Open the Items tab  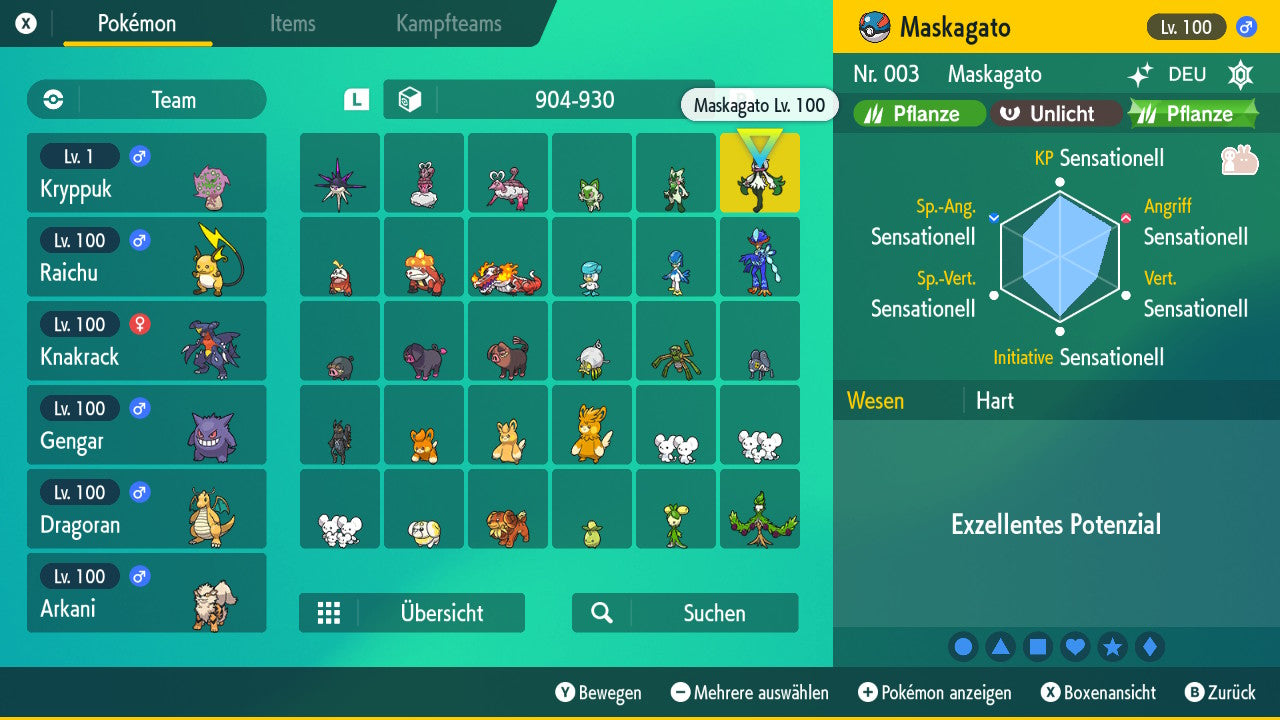point(292,24)
